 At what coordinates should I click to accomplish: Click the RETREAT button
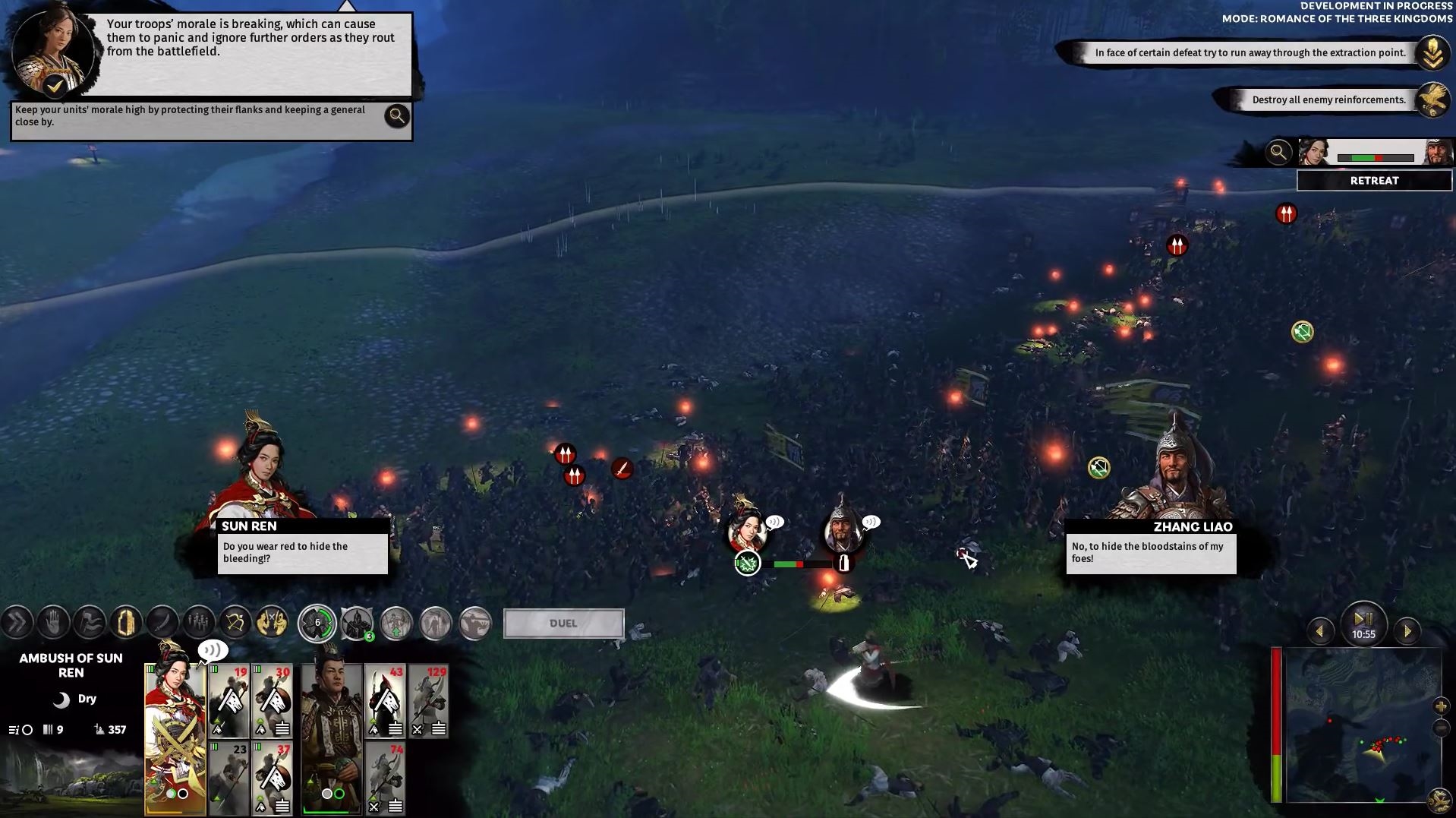point(1374,181)
